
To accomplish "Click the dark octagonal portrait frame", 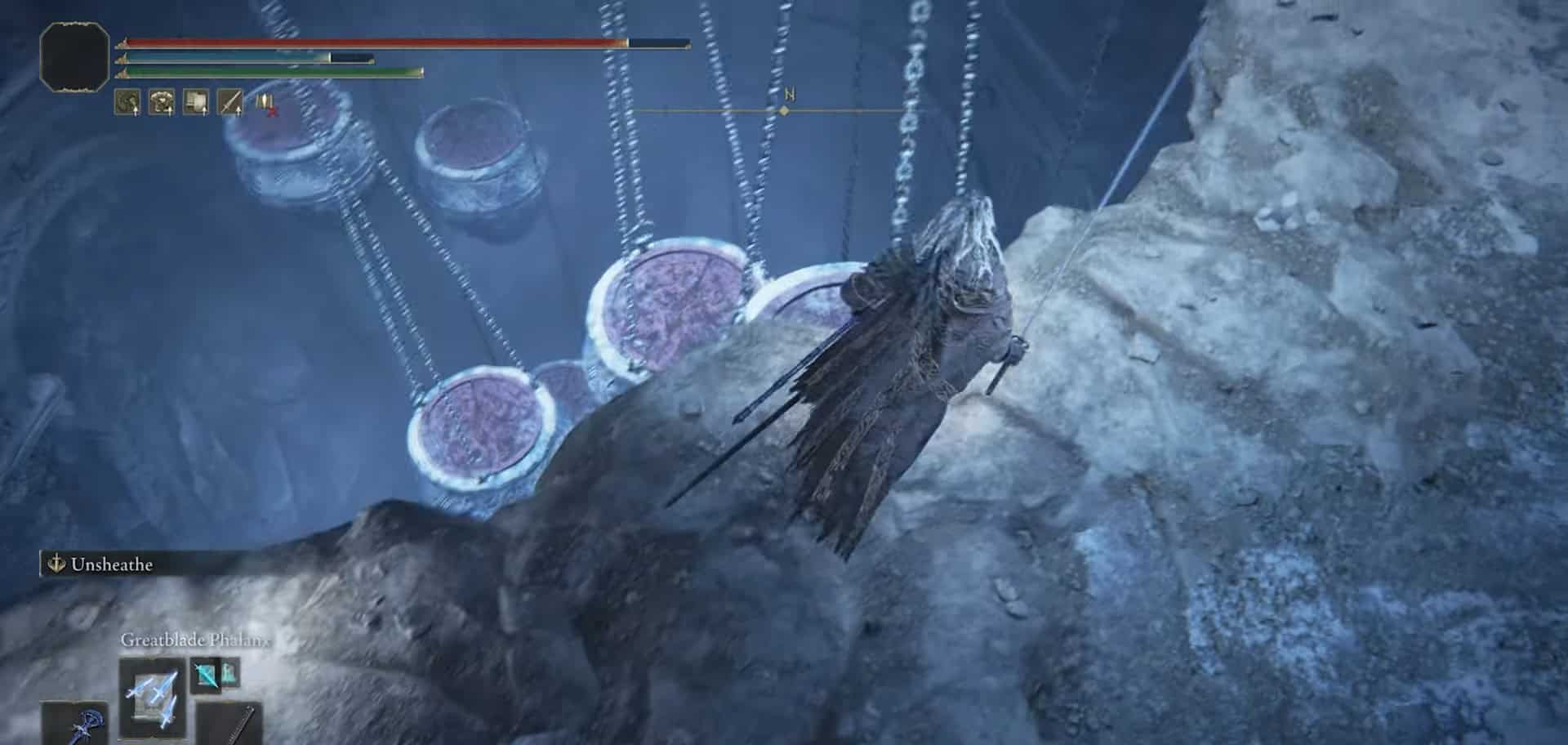I will coord(74,56).
